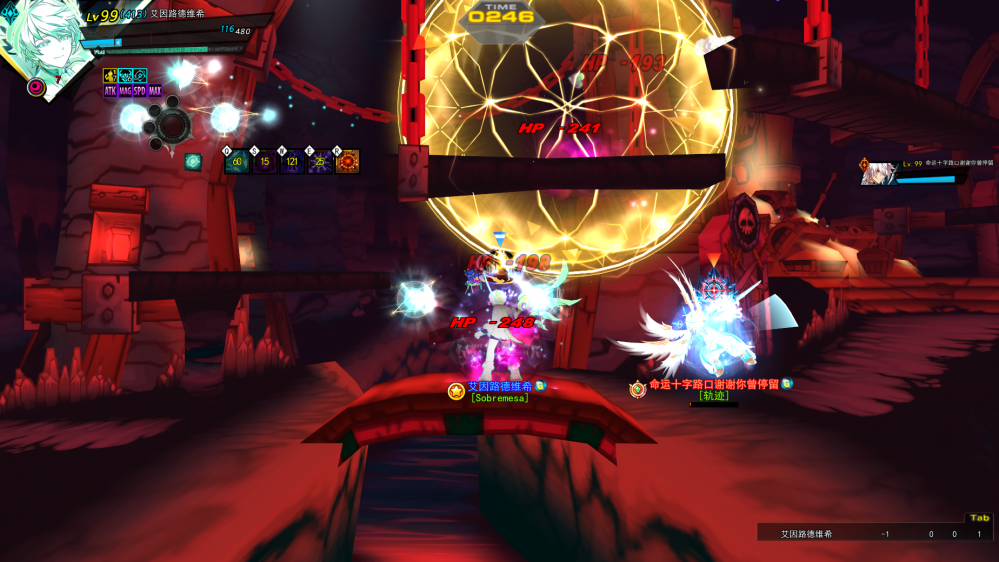The width and height of the screenshot is (999, 562).
Task: Click the teal square icon beside gear
Action: [x=193, y=161]
